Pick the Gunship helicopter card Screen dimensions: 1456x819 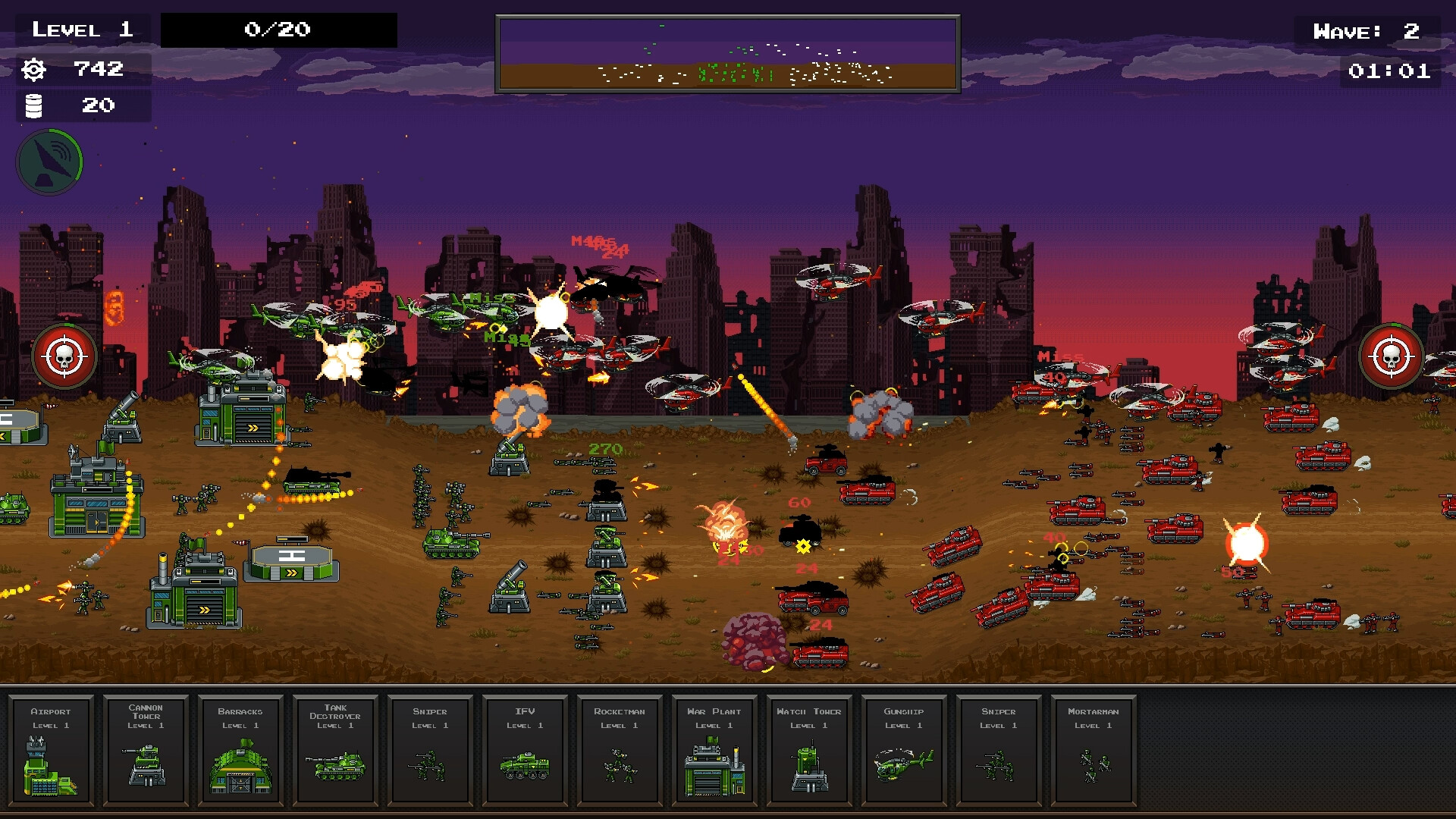[903, 751]
